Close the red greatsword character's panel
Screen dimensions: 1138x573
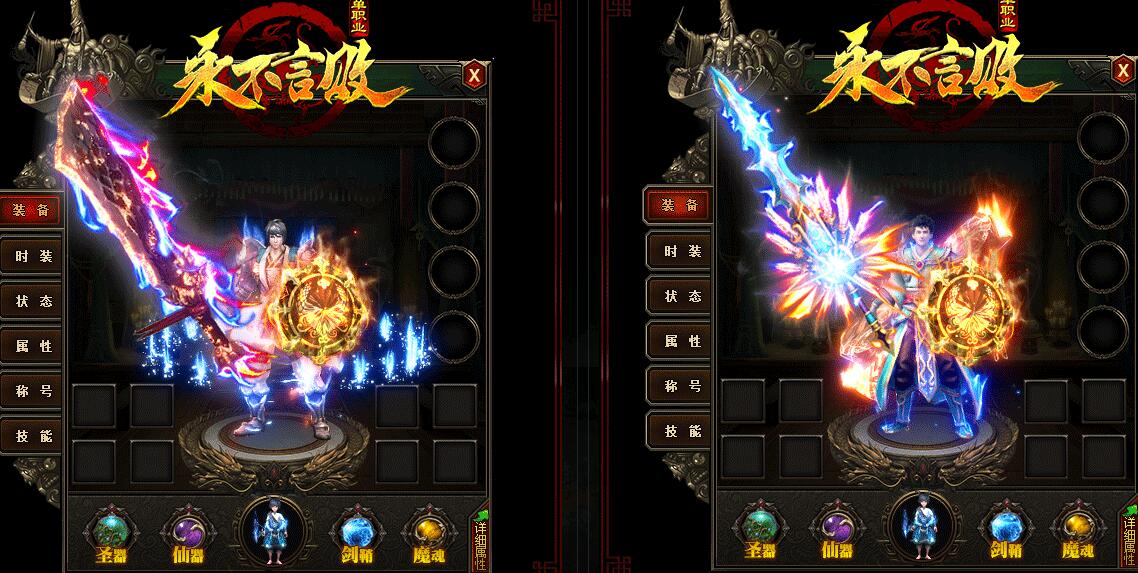(474, 75)
